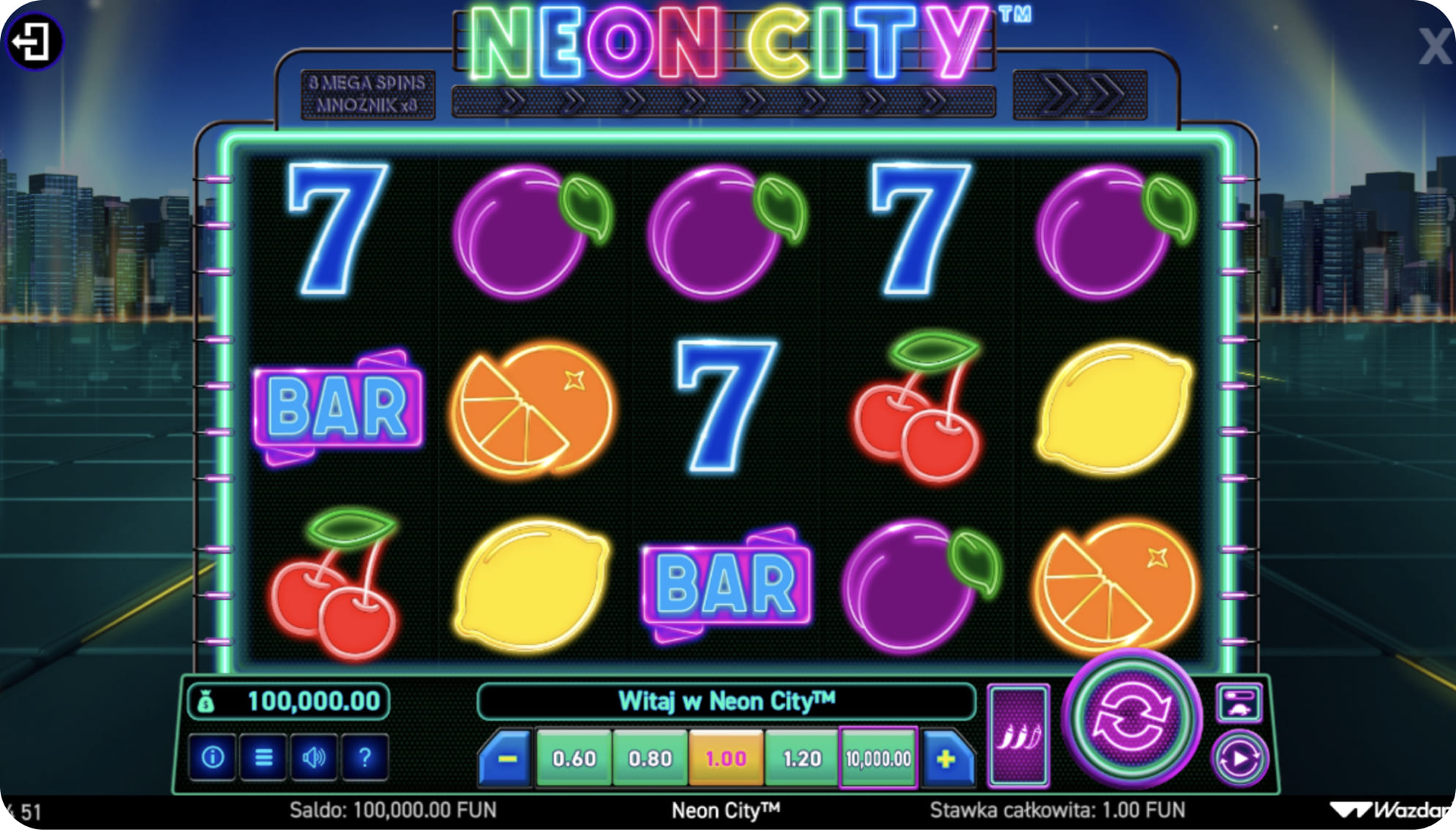Viewport: 1456px width, 830px height.
Task: Choose the 10,000.00 max bet option
Action: (877, 758)
